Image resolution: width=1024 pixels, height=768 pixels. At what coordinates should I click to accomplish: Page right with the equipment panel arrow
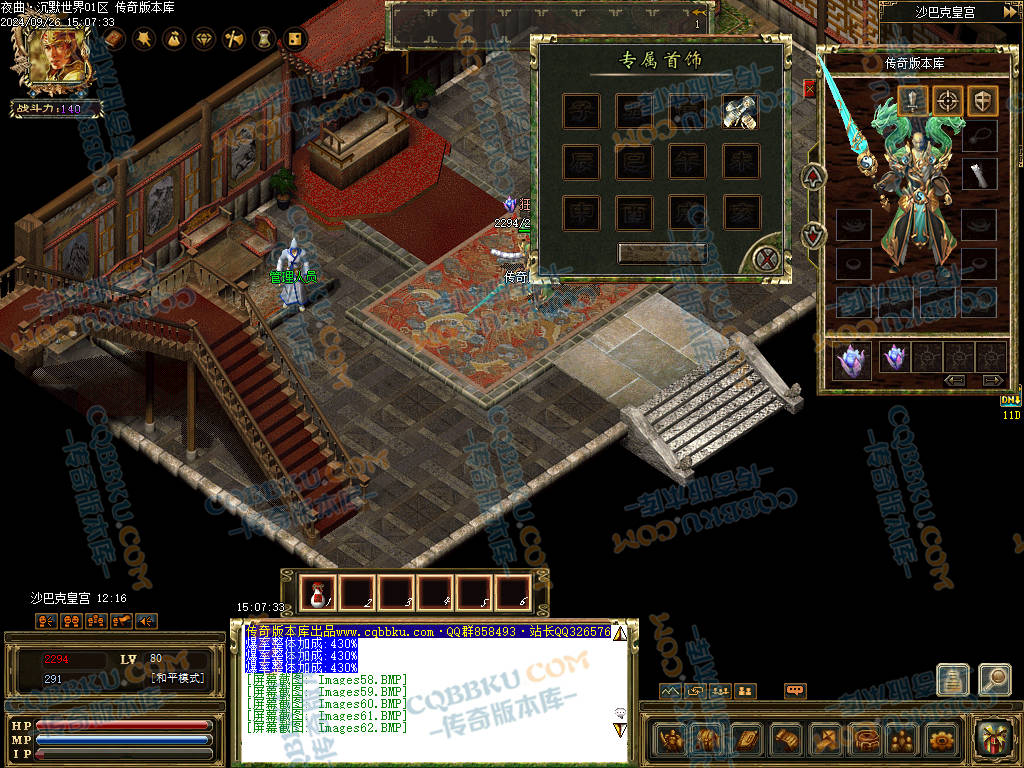[992, 380]
